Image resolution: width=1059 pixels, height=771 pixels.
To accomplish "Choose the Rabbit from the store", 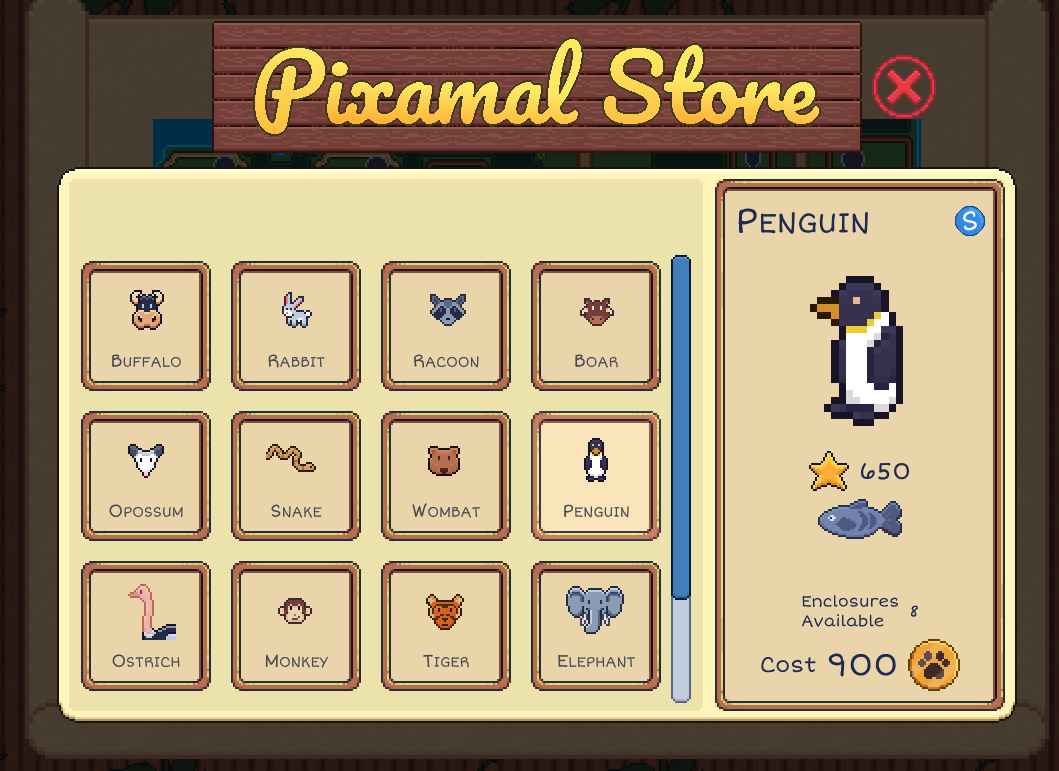I will [x=296, y=326].
